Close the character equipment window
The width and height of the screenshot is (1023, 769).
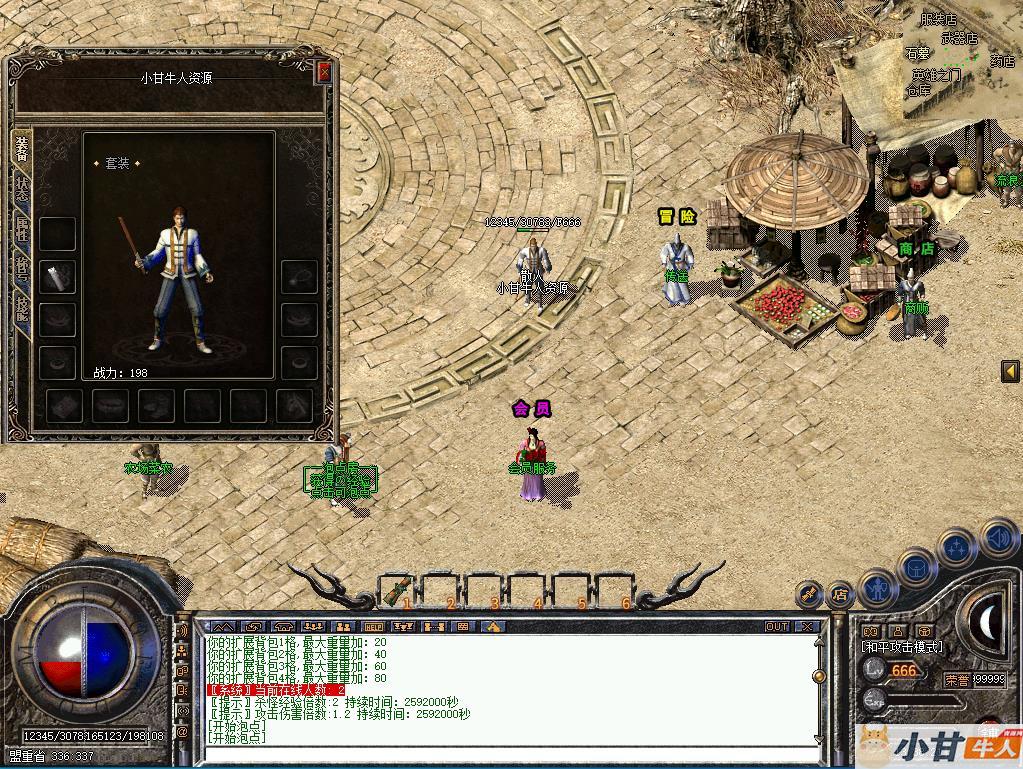tap(323, 72)
